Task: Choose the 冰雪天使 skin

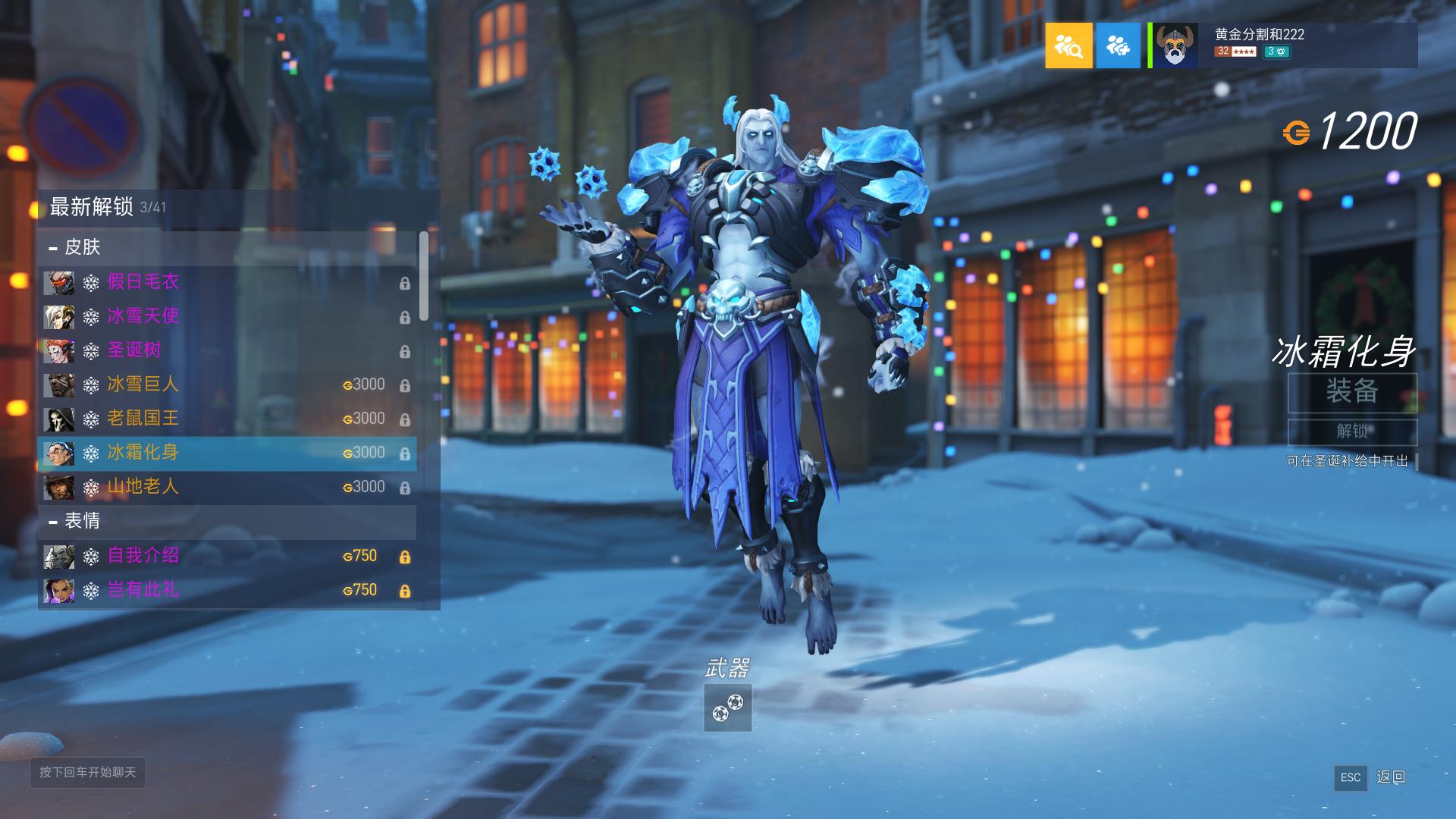Action: (226, 316)
